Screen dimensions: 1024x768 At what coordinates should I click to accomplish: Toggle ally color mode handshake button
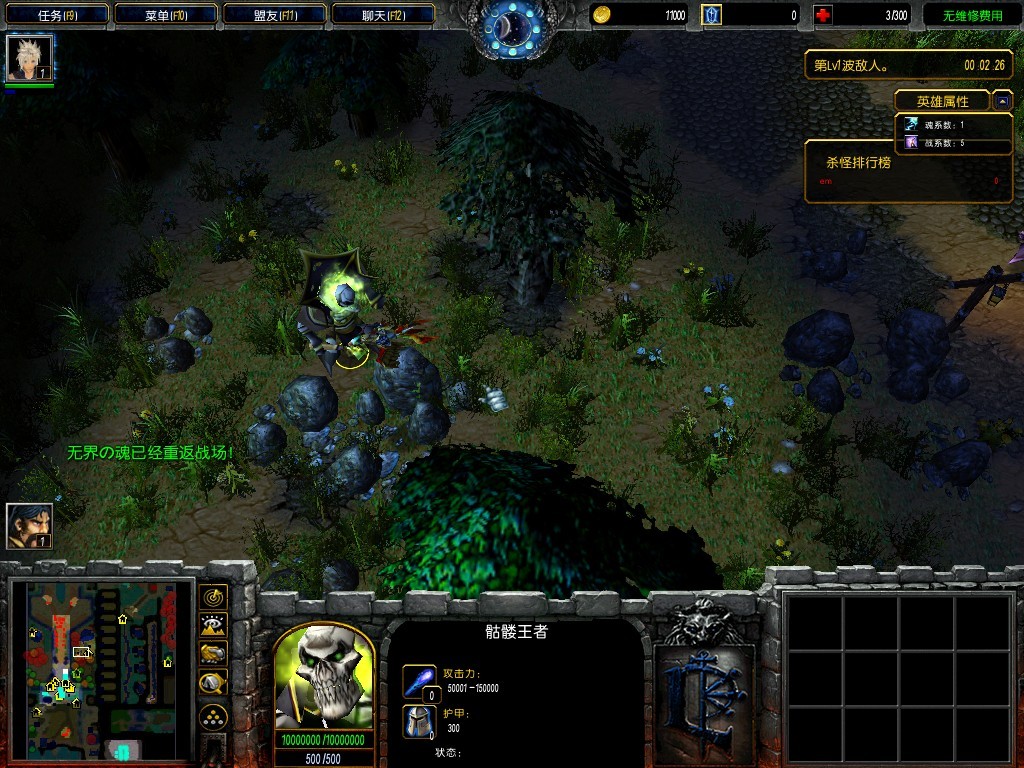tap(213, 654)
